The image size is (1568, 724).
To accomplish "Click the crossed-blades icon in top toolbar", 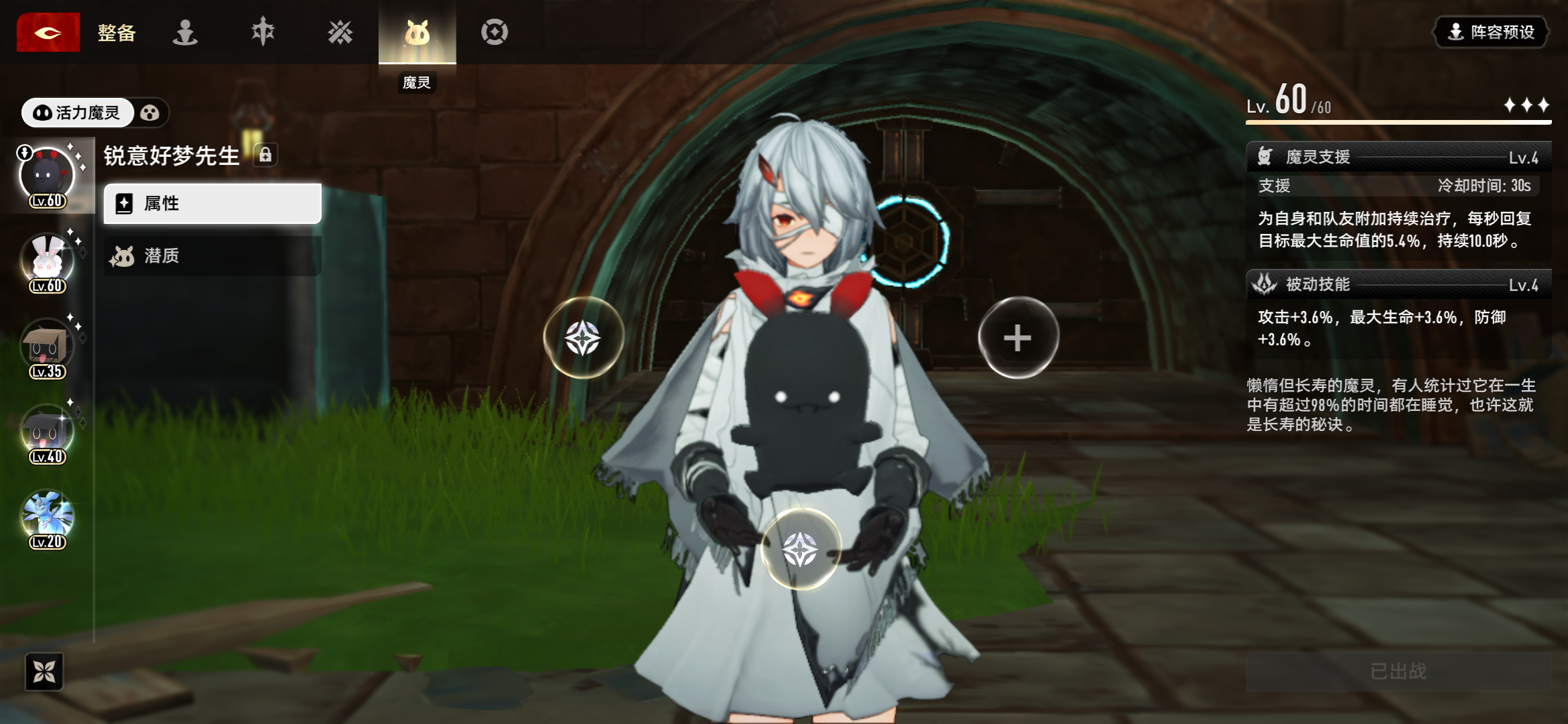I will (340, 32).
